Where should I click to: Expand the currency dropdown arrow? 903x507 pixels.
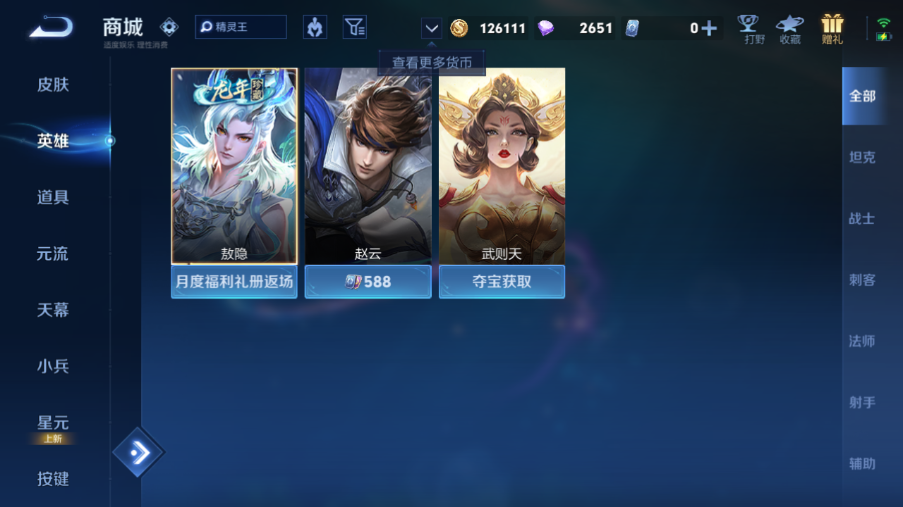(431, 28)
